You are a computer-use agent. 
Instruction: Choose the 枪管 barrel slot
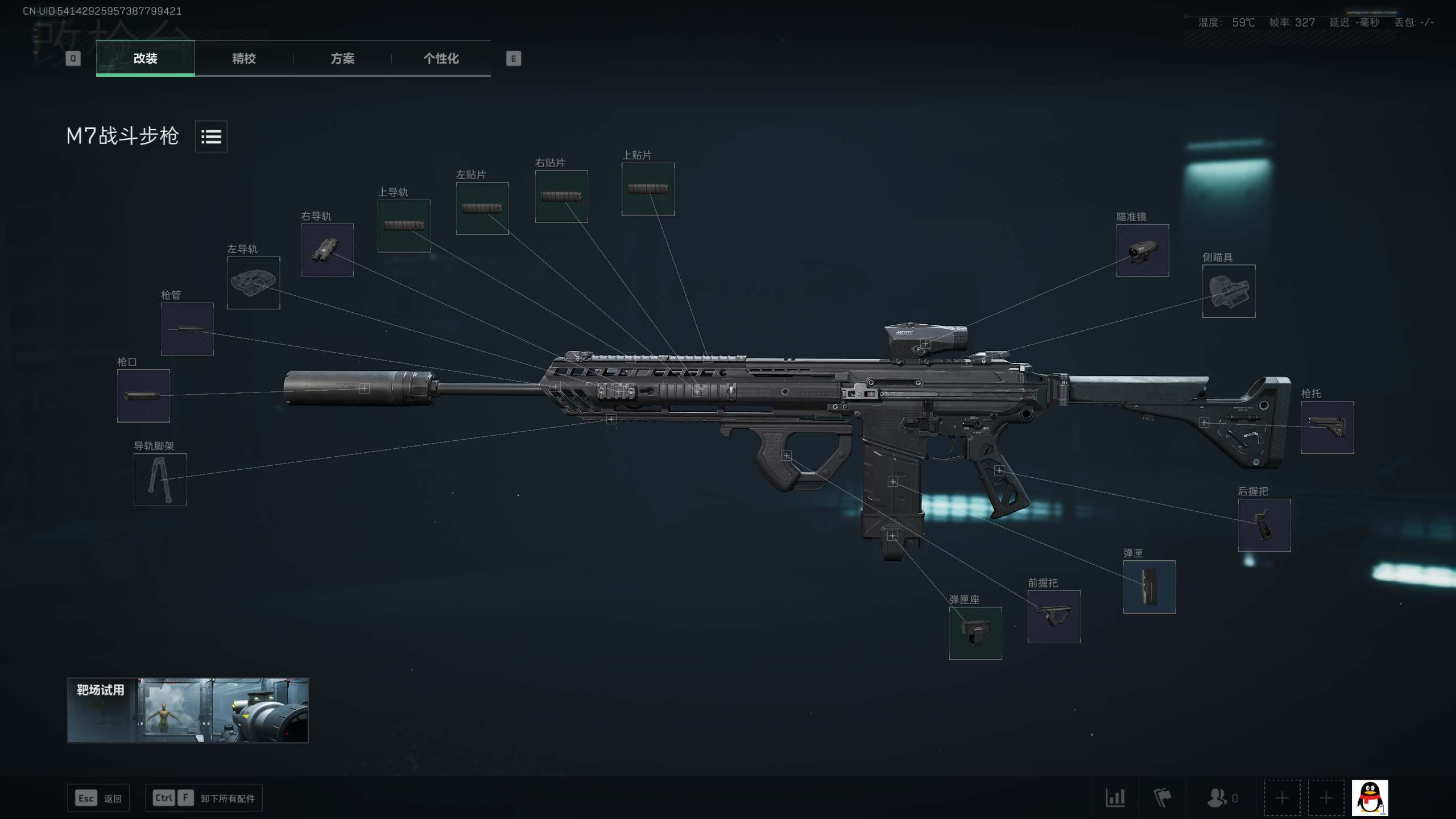(187, 329)
